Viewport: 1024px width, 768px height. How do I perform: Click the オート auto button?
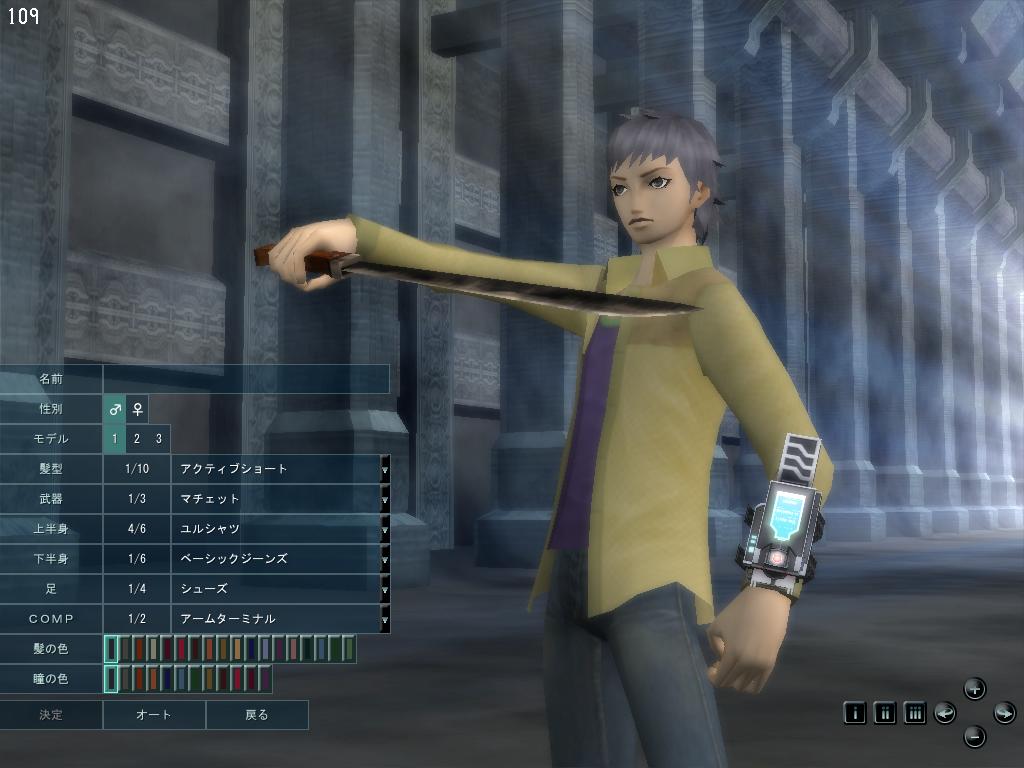tap(154, 715)
